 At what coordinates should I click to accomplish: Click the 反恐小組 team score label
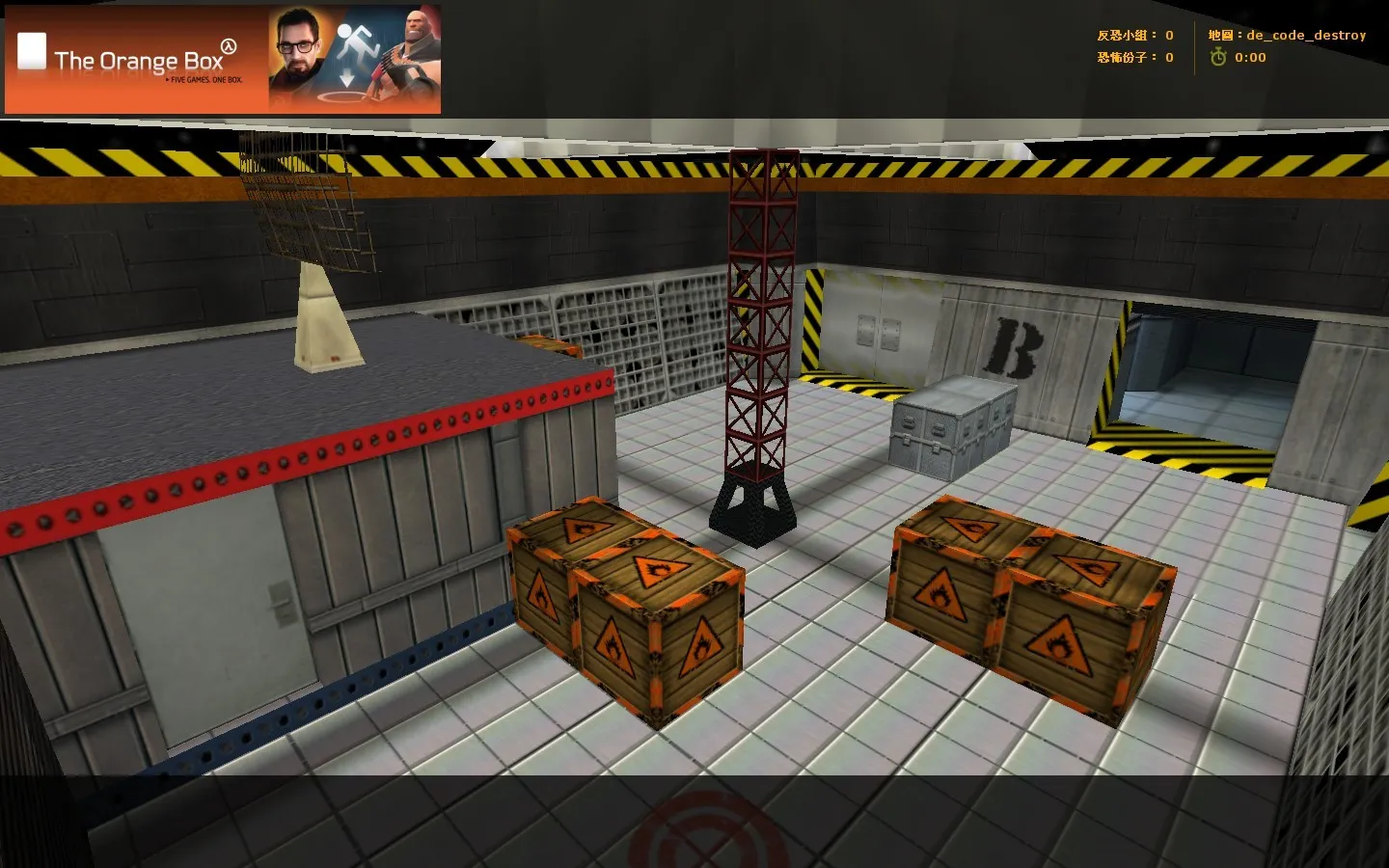(1121, 34)
